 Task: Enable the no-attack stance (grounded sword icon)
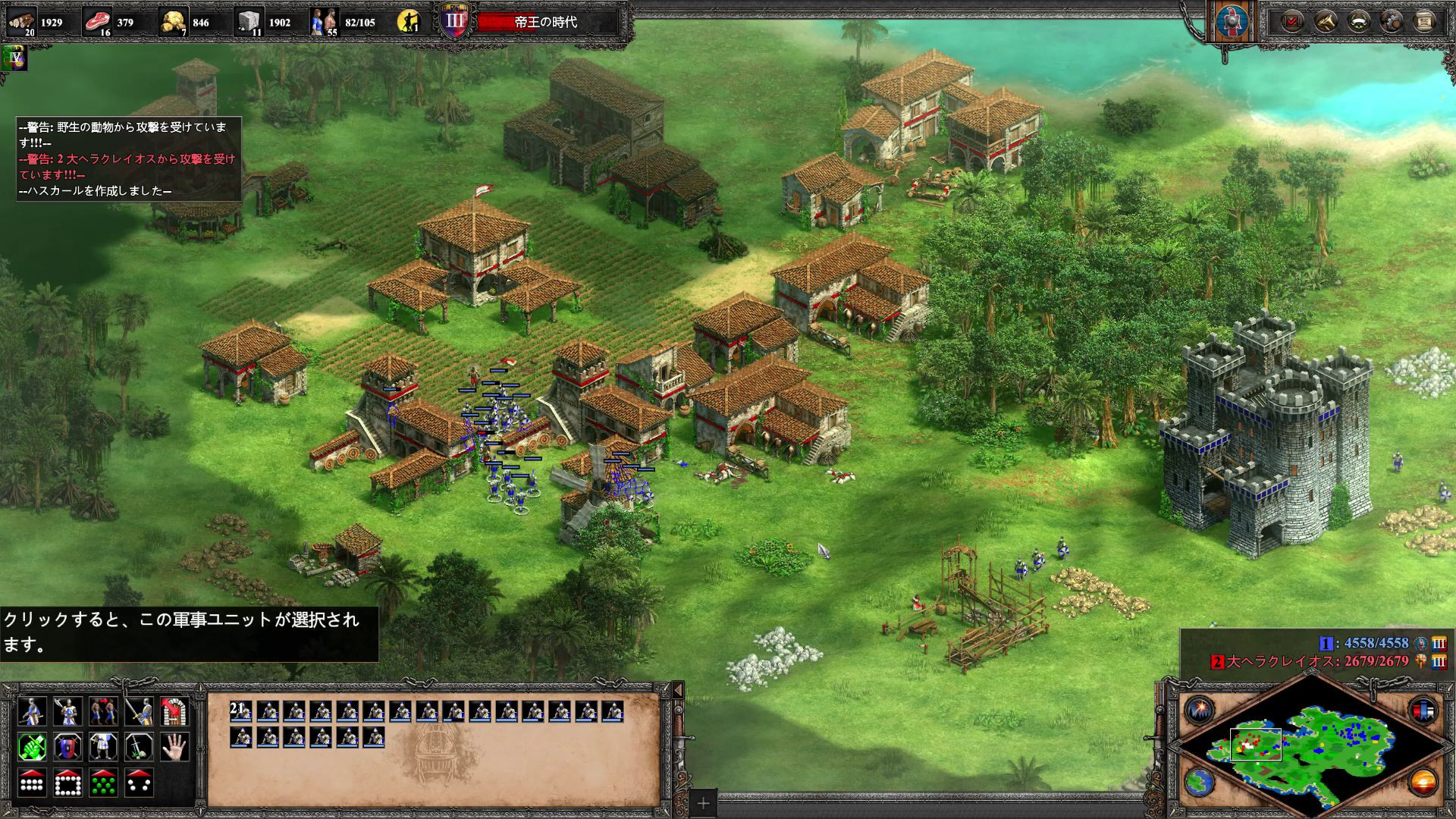(x=139, y=746)
